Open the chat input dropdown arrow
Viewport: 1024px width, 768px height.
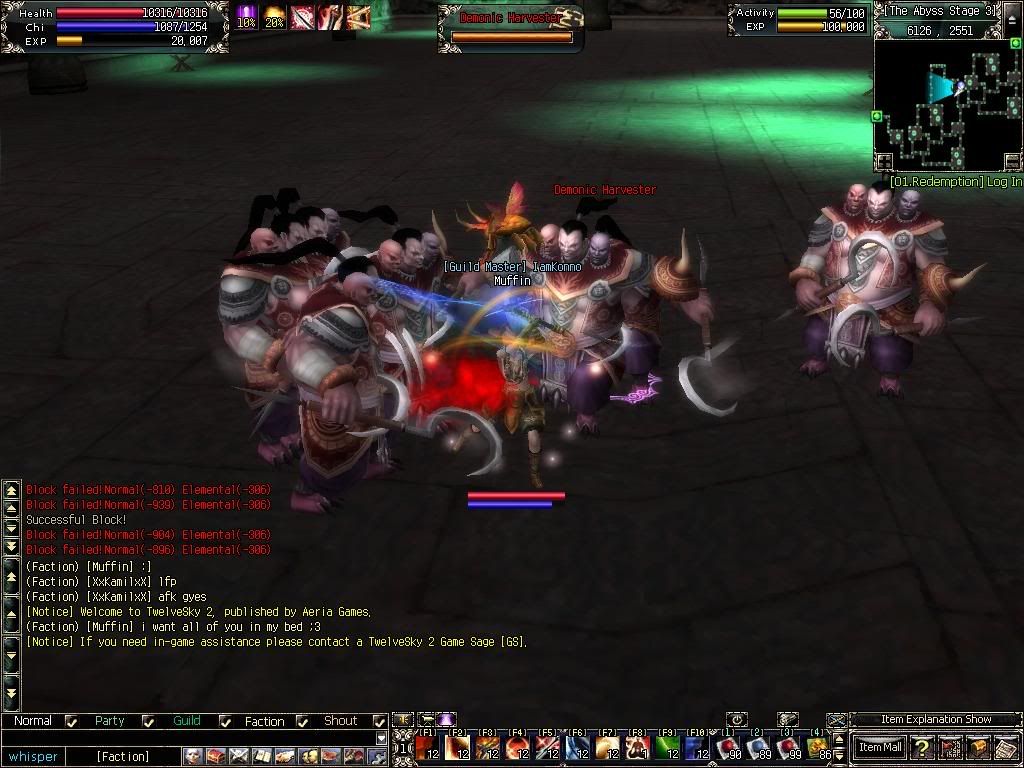tap(381, 738)
